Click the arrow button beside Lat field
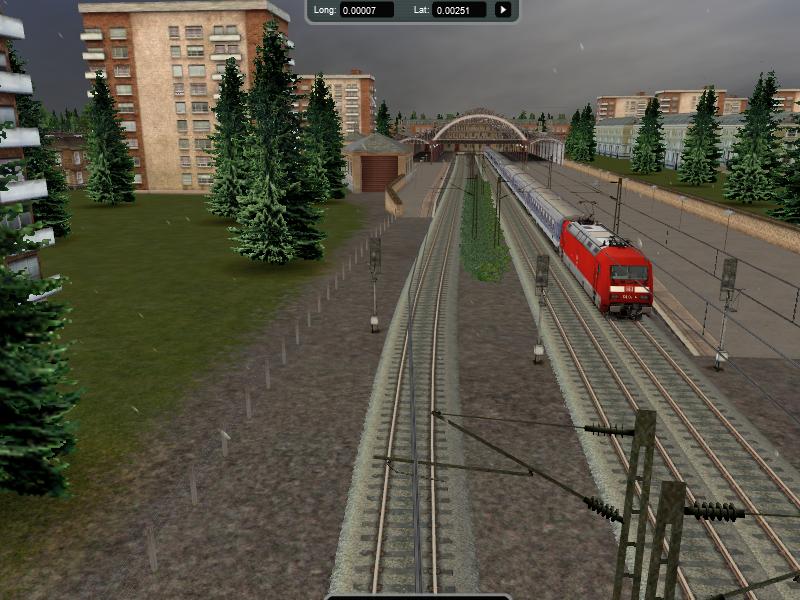This screenshot has height=600, width=800. coord(503,10)
